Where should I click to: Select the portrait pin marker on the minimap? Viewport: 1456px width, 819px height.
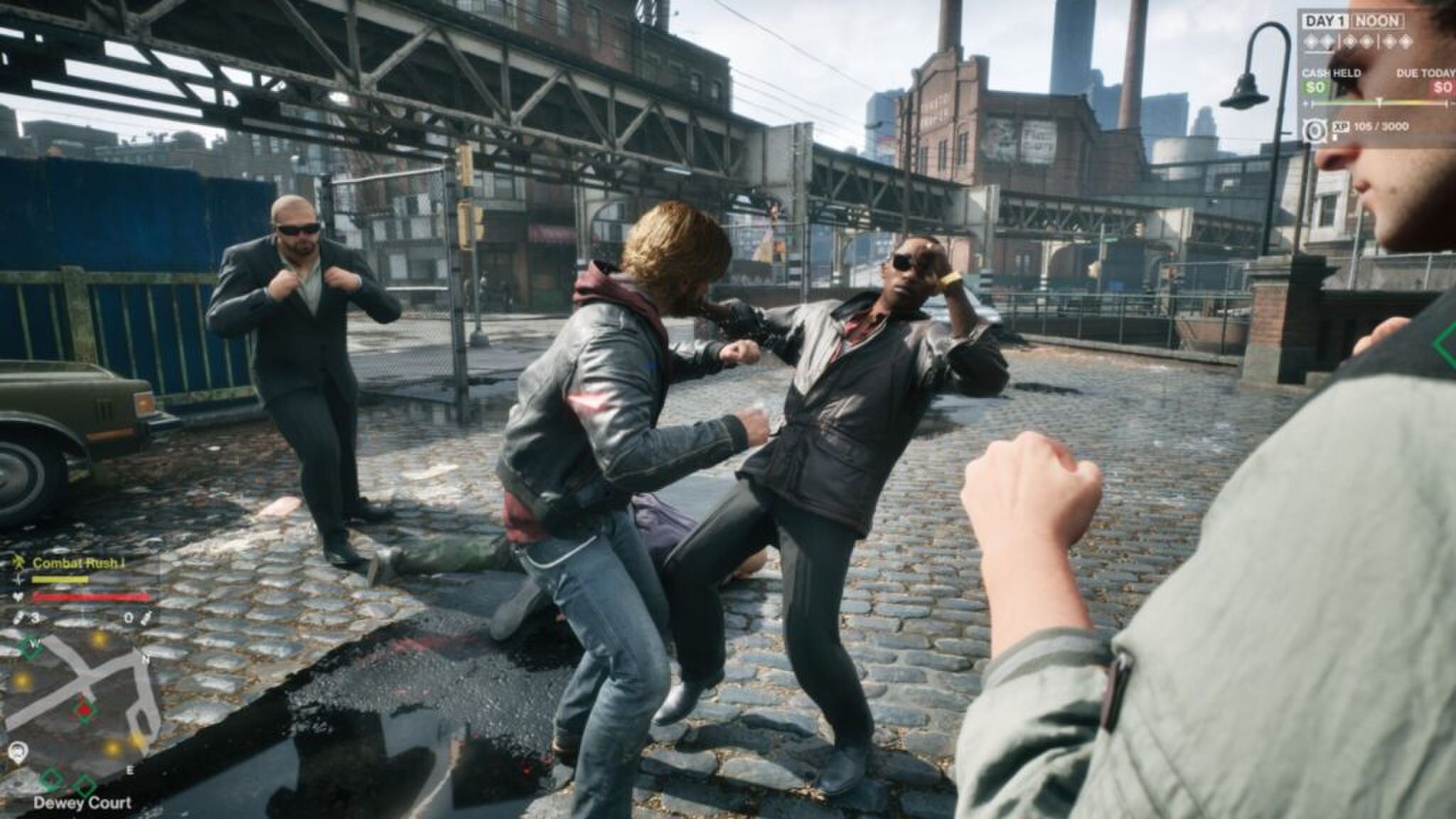tap(18, 751)
